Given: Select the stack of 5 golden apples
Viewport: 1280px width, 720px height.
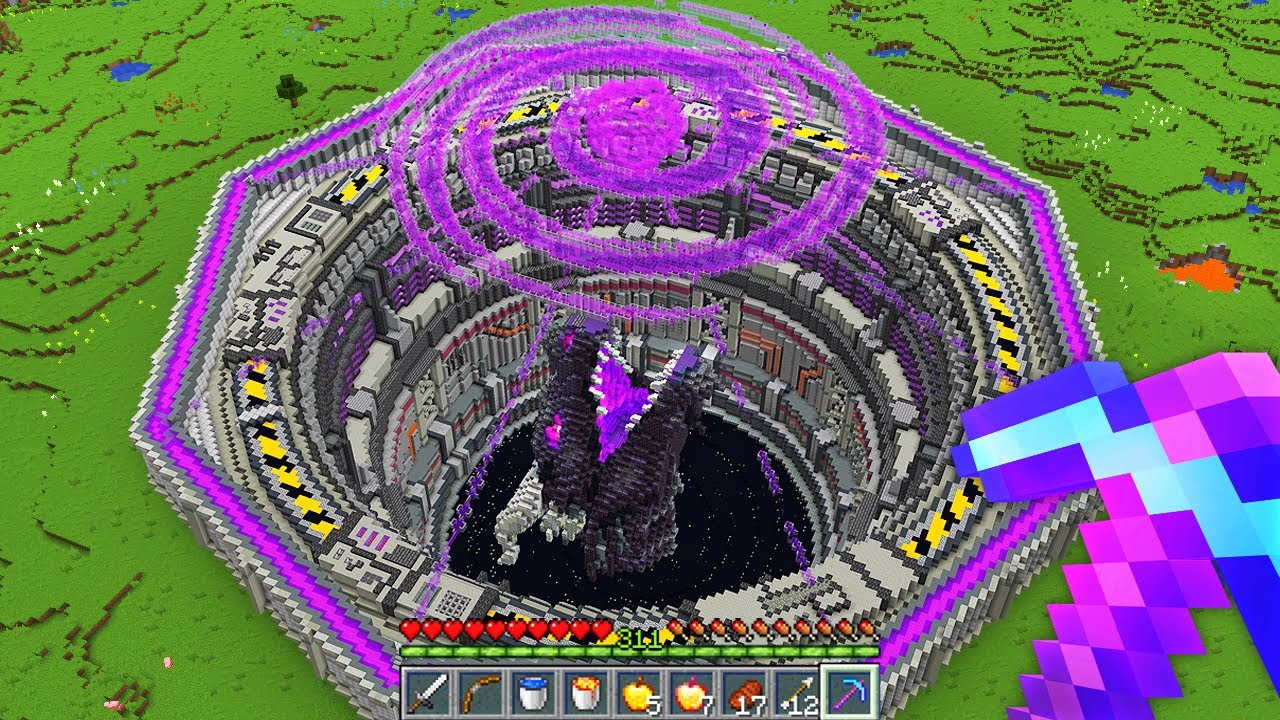Looking at the screenshot, I should coord(638,691).
